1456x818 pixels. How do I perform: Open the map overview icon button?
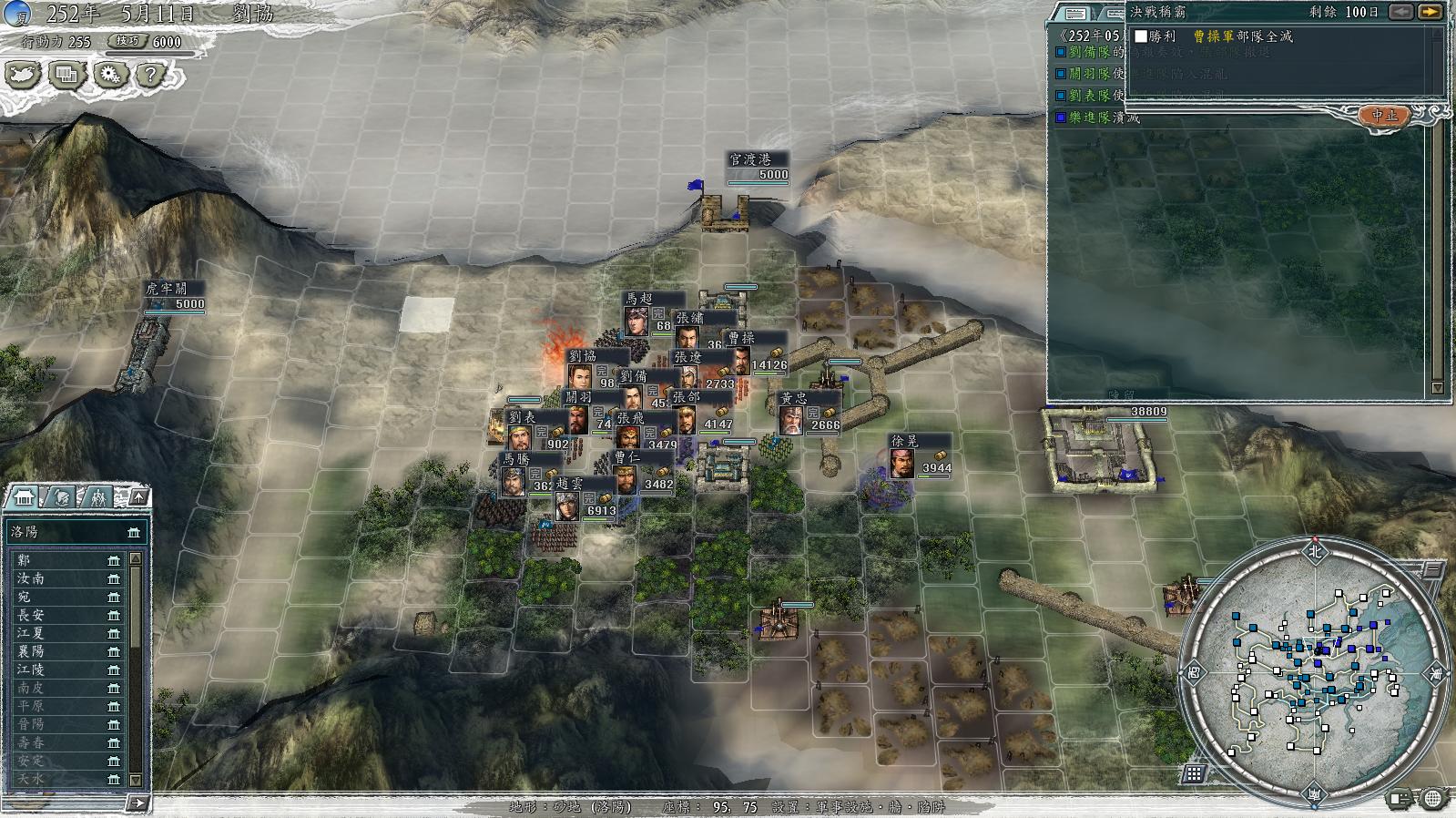pos(23,75)
